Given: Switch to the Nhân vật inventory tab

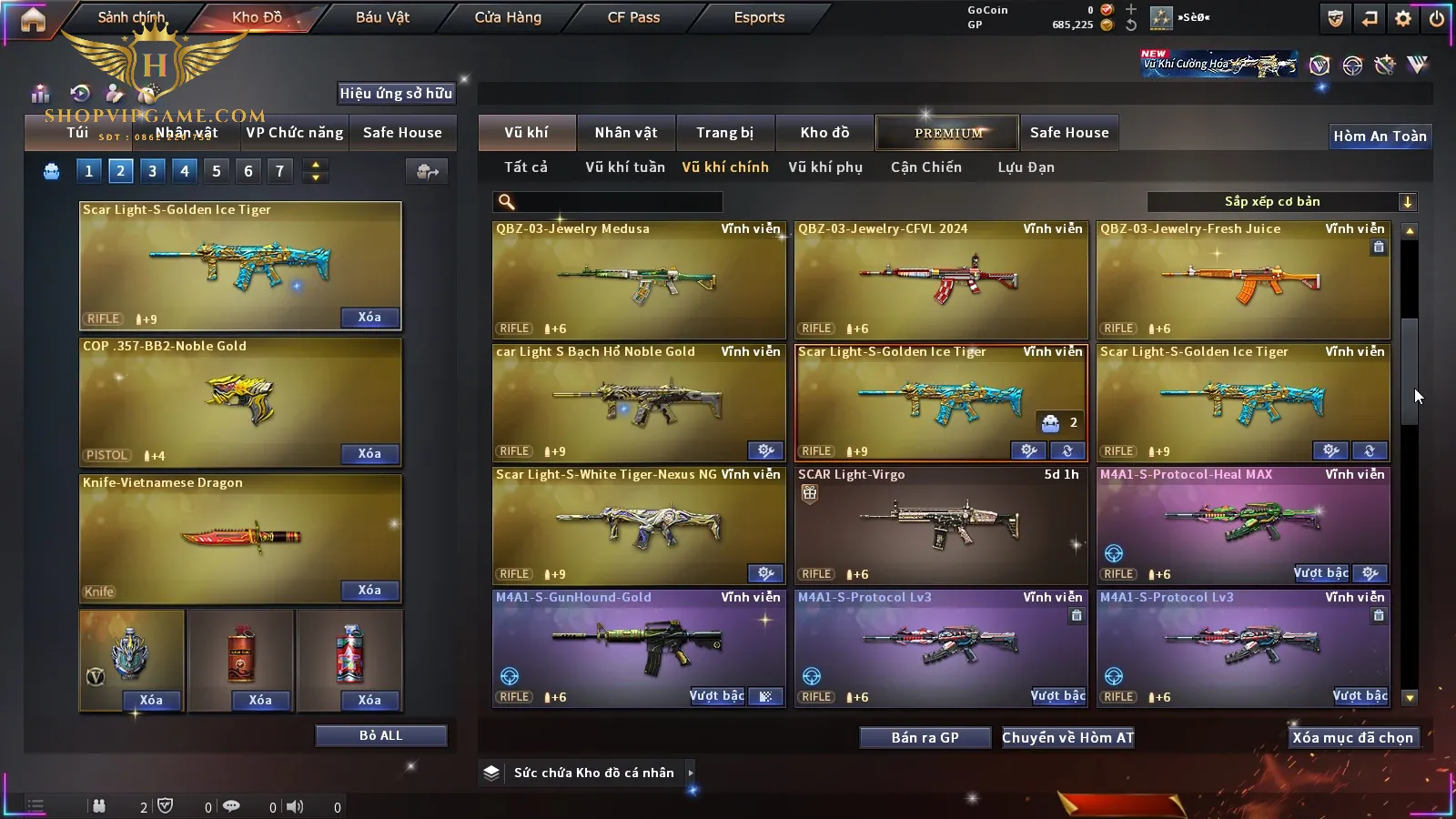Looking at the screenshot, I should tap(626, 133).
